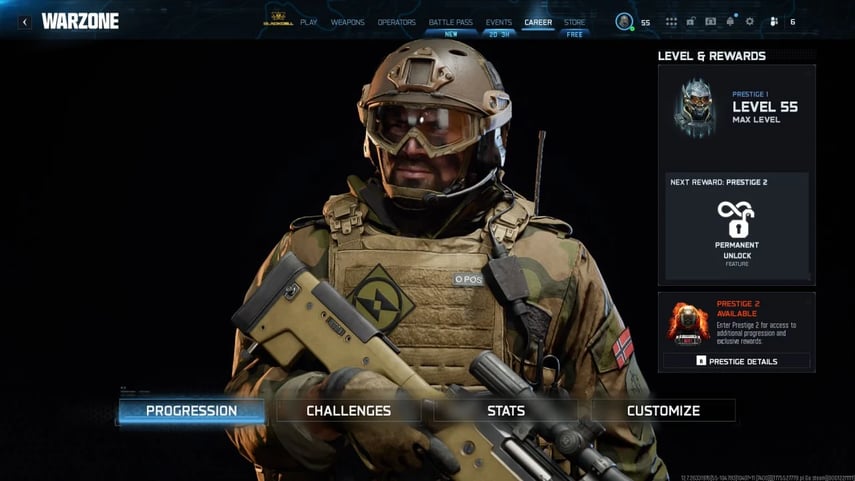Switch to the Weapons tab
855x481 pixels.
(347, 22)
